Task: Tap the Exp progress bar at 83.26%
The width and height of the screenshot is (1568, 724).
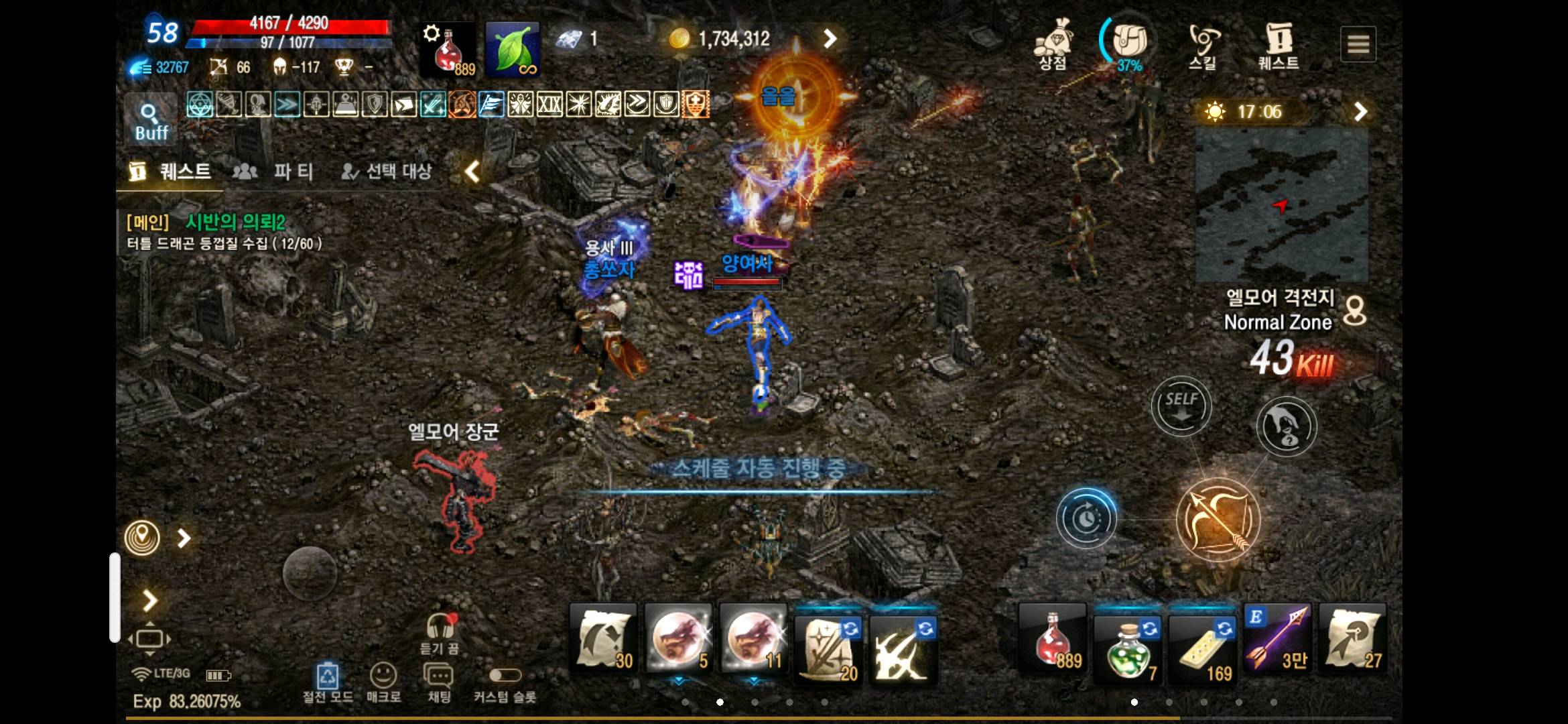Action: coord(188,705)
